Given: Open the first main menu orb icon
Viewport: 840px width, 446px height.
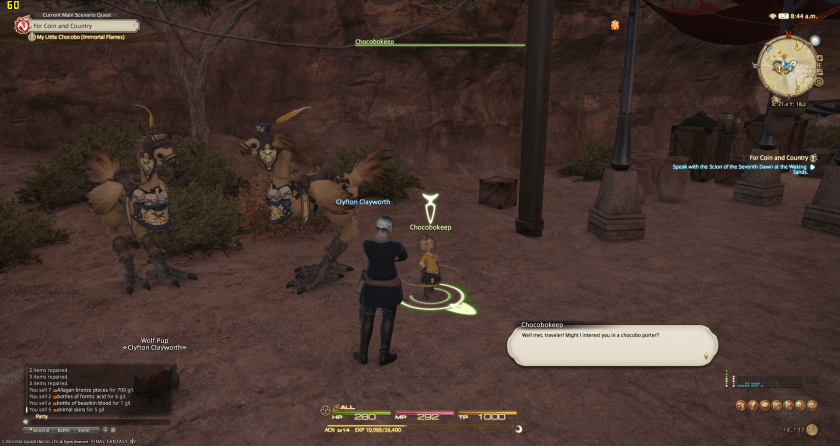Looking at the screenshot, I should pos(741,404).
